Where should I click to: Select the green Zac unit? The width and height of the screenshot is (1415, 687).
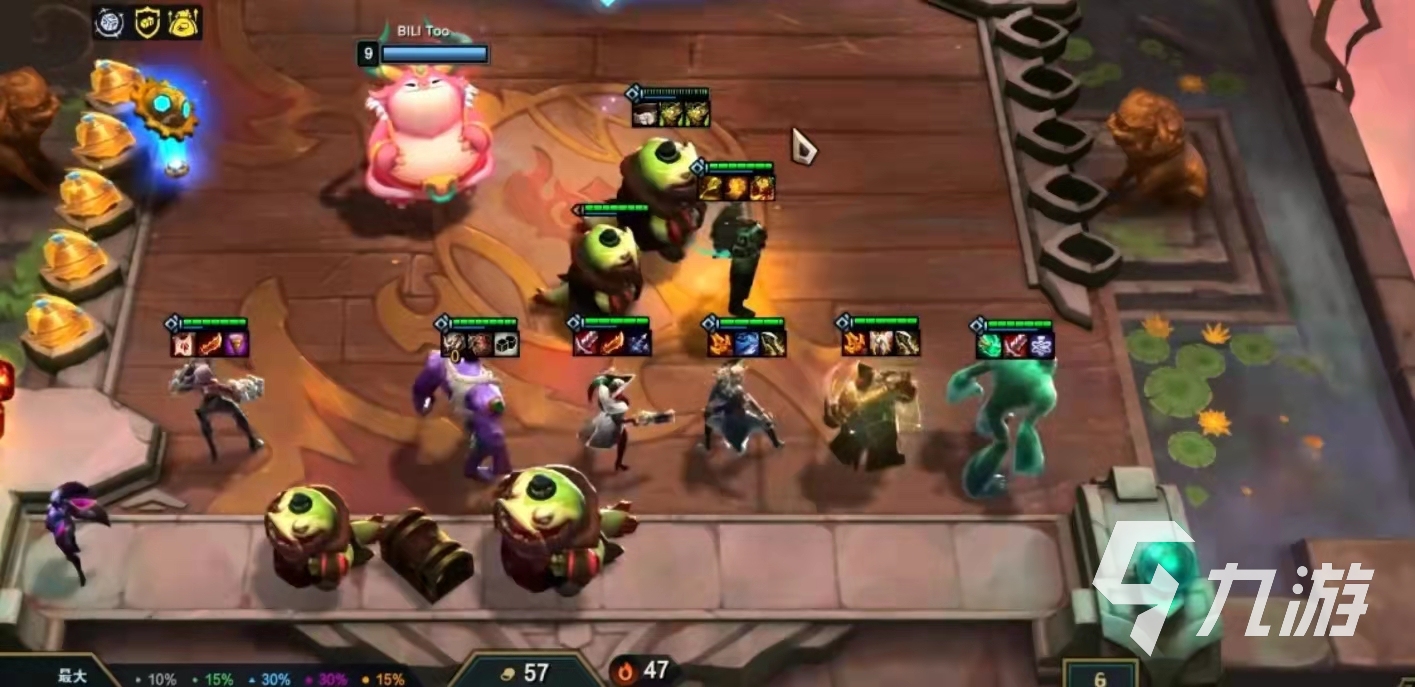(1003, 420)
